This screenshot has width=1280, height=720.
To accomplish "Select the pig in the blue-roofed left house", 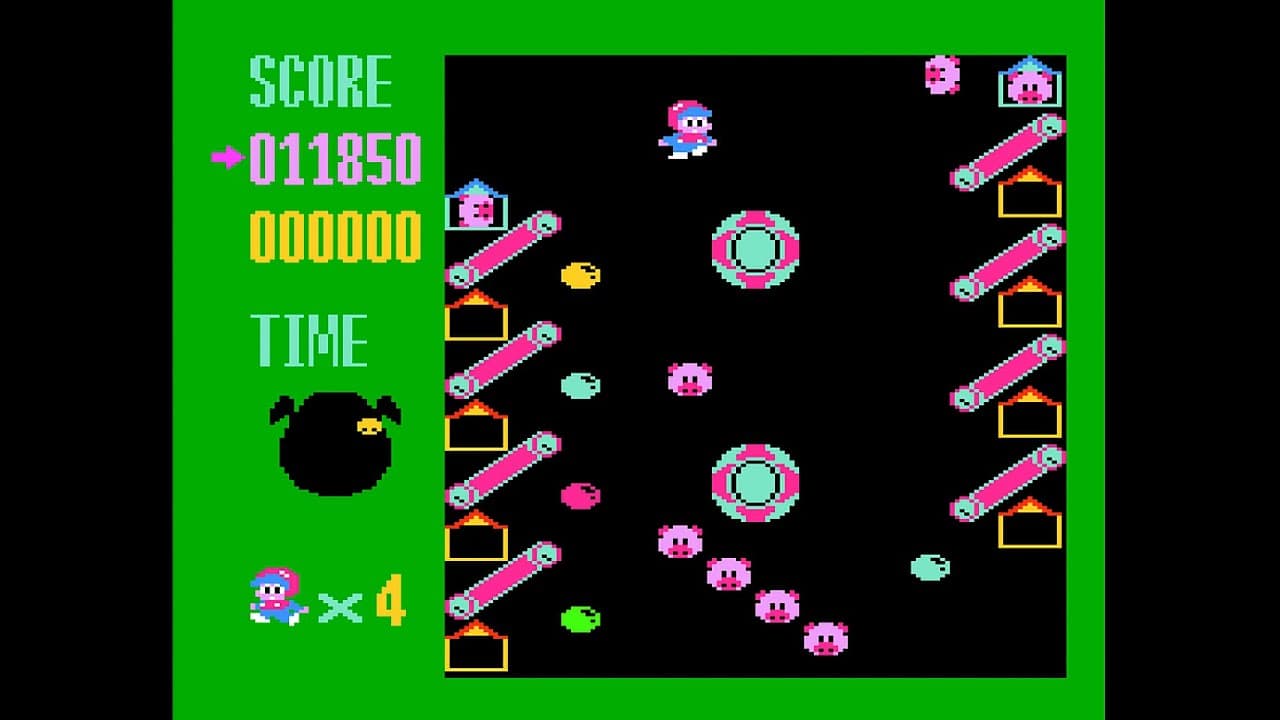I will [x=475, y=210].
